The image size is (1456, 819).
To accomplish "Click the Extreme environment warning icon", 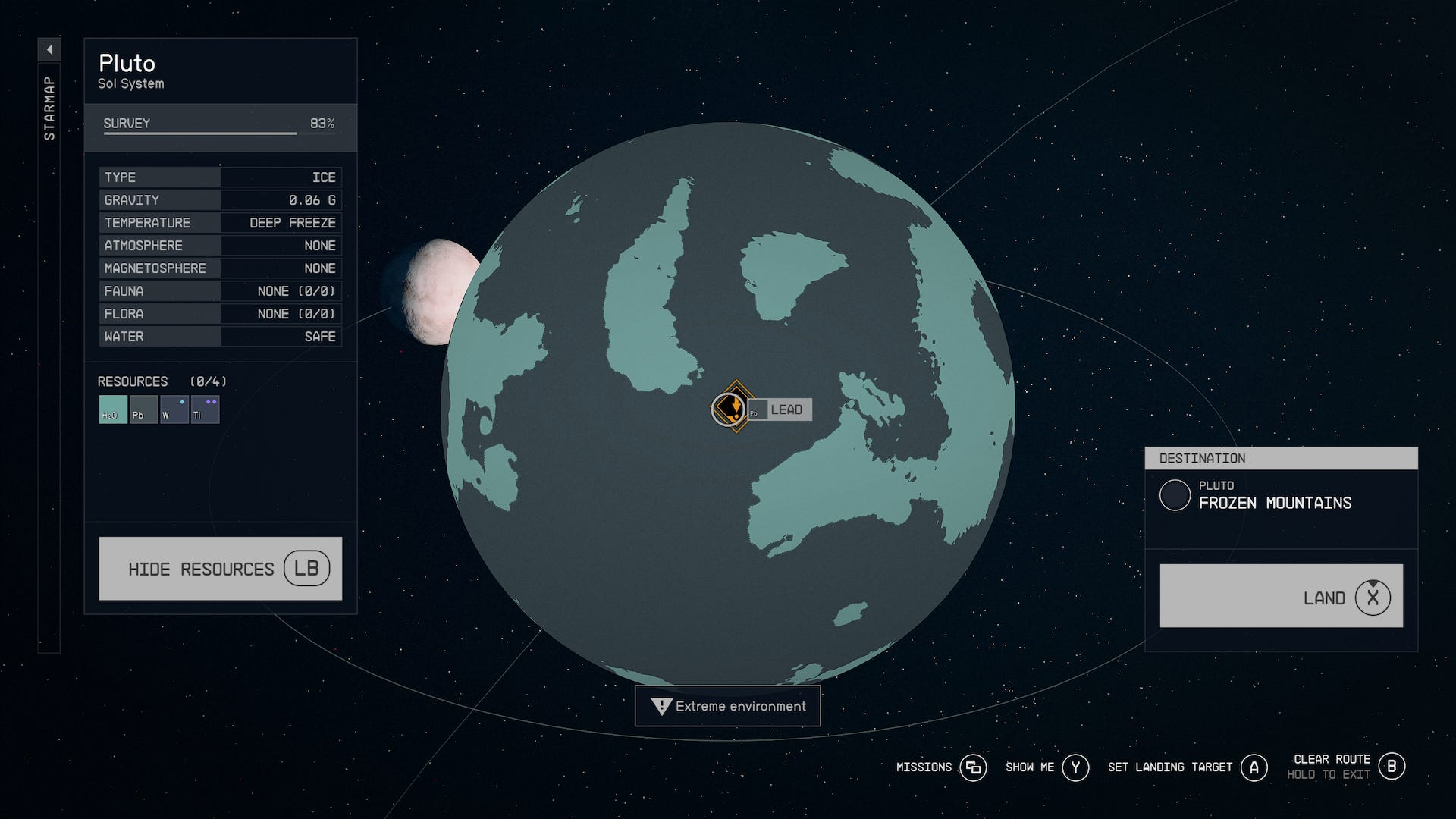I will [x=661, y=706].
